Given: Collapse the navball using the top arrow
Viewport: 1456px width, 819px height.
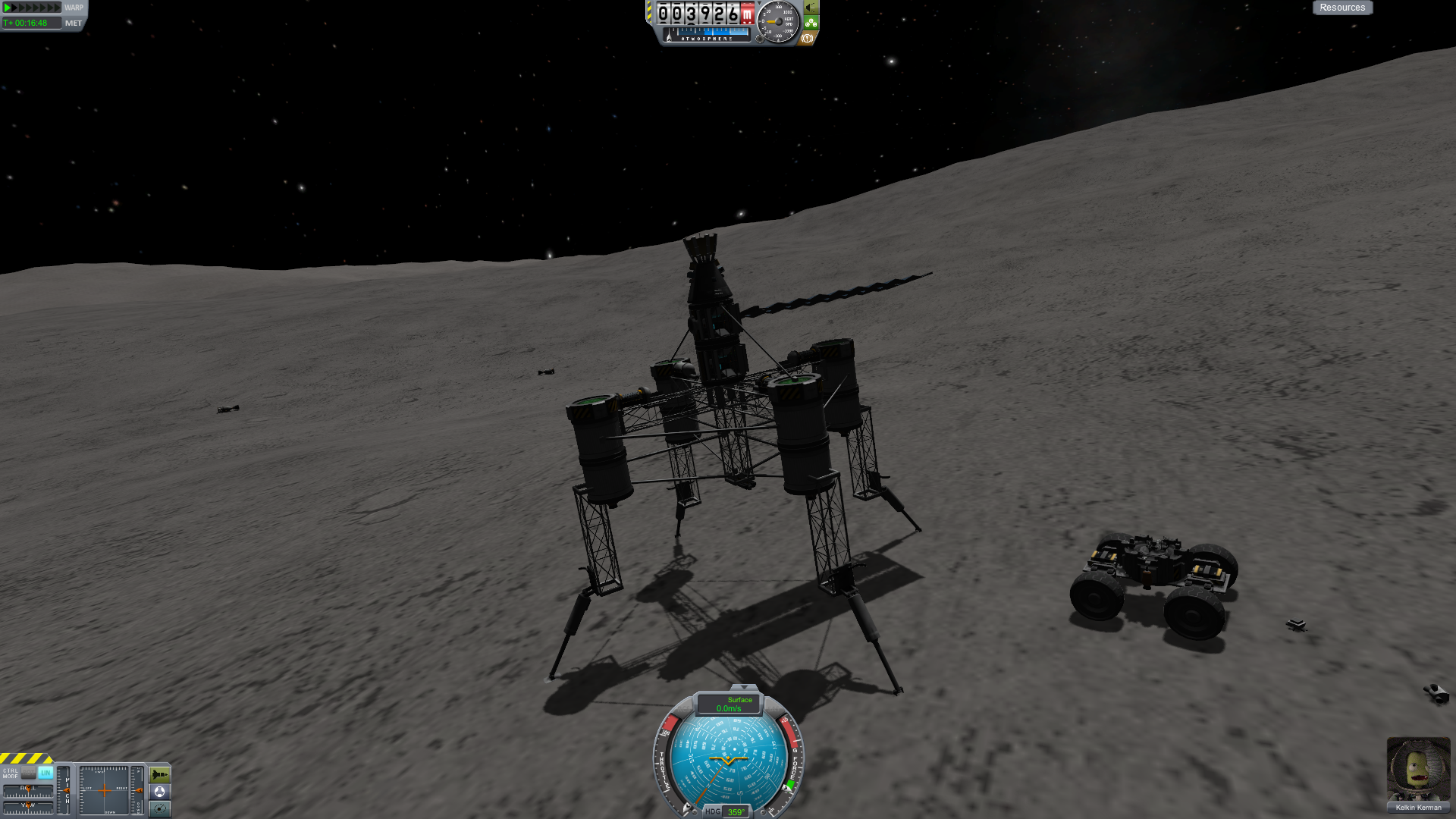Looking at the screenshot, I should click(743, 687).
